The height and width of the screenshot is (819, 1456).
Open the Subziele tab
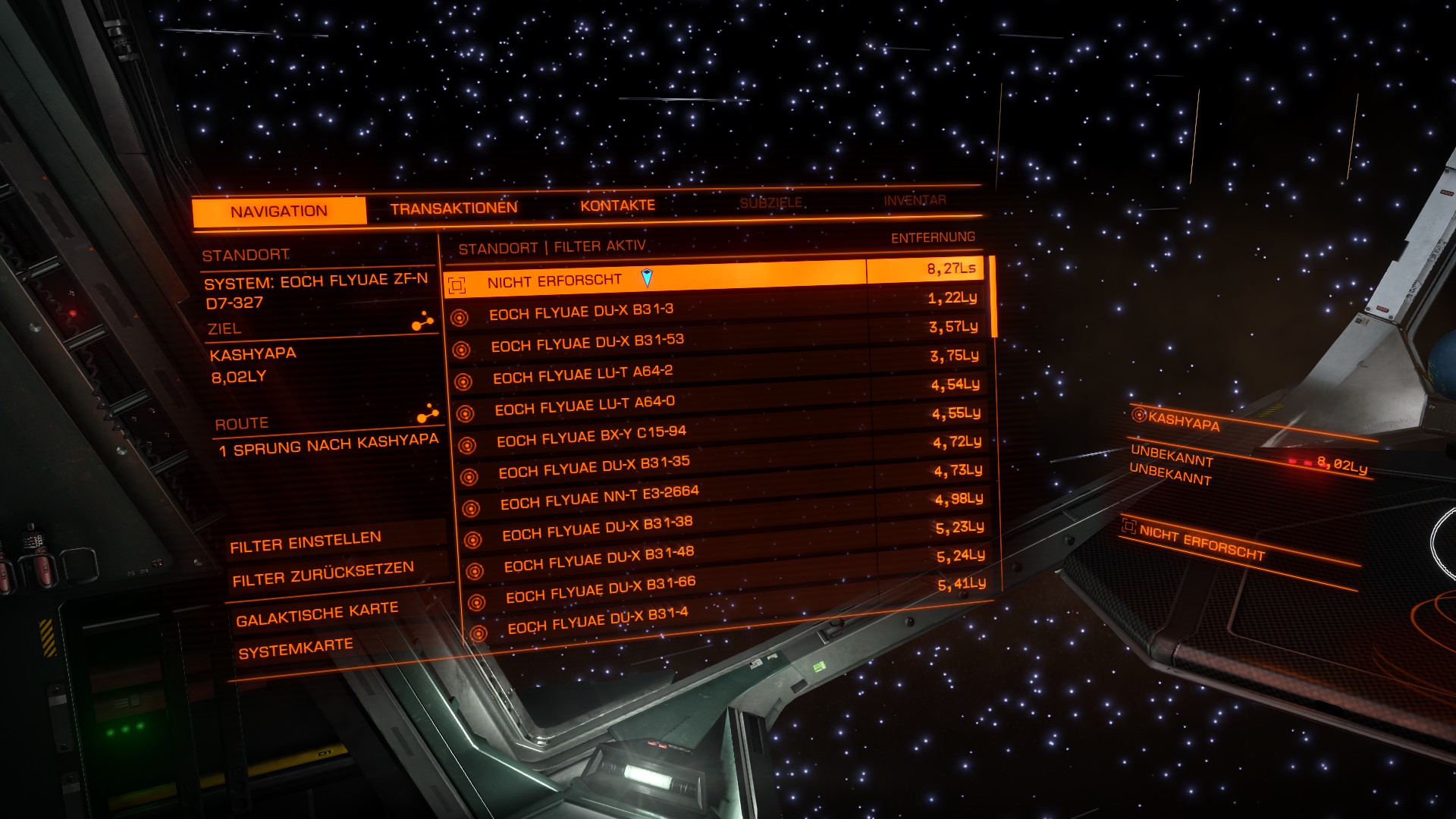770,202
